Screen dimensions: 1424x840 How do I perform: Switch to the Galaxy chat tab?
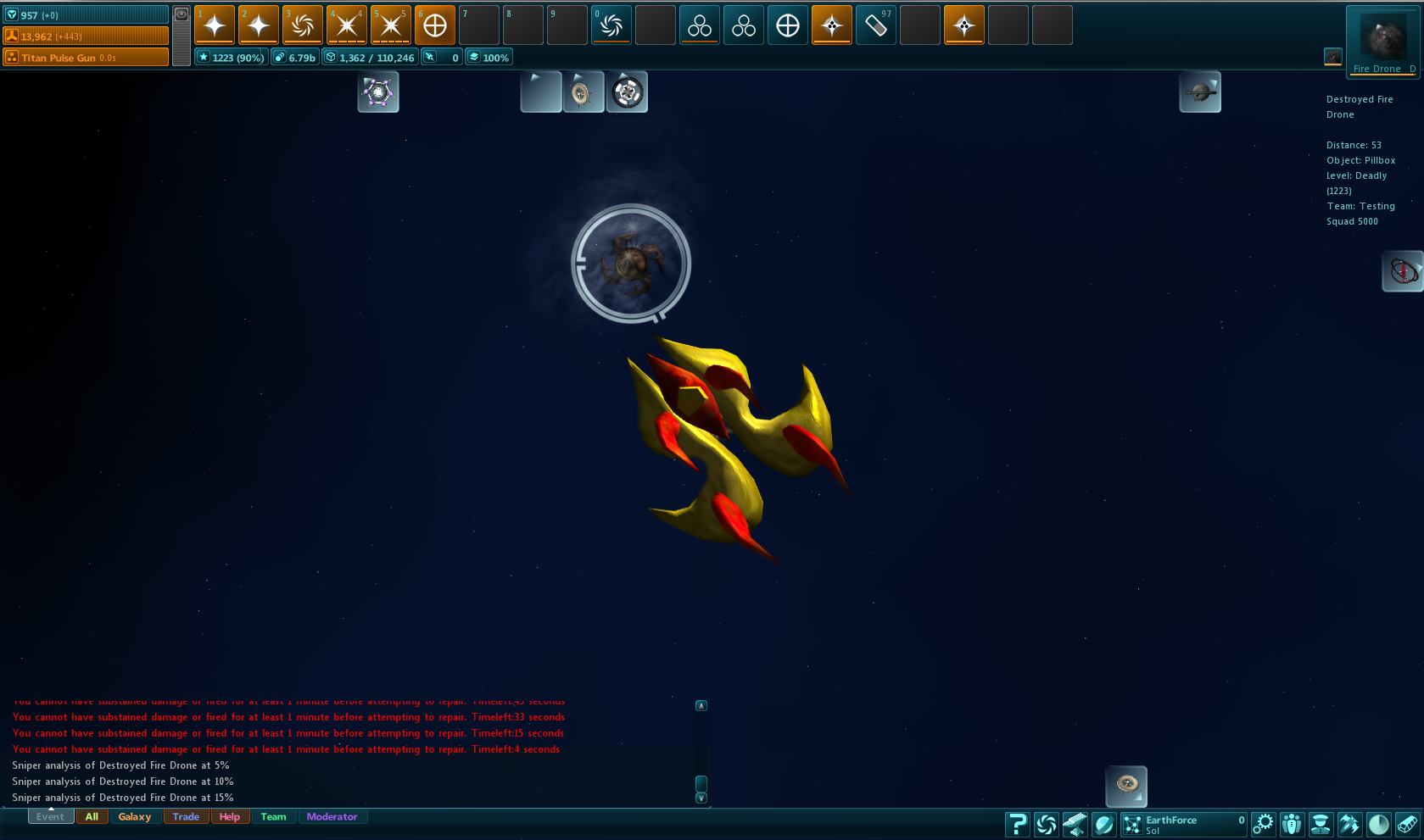click(x=135, y=817)
